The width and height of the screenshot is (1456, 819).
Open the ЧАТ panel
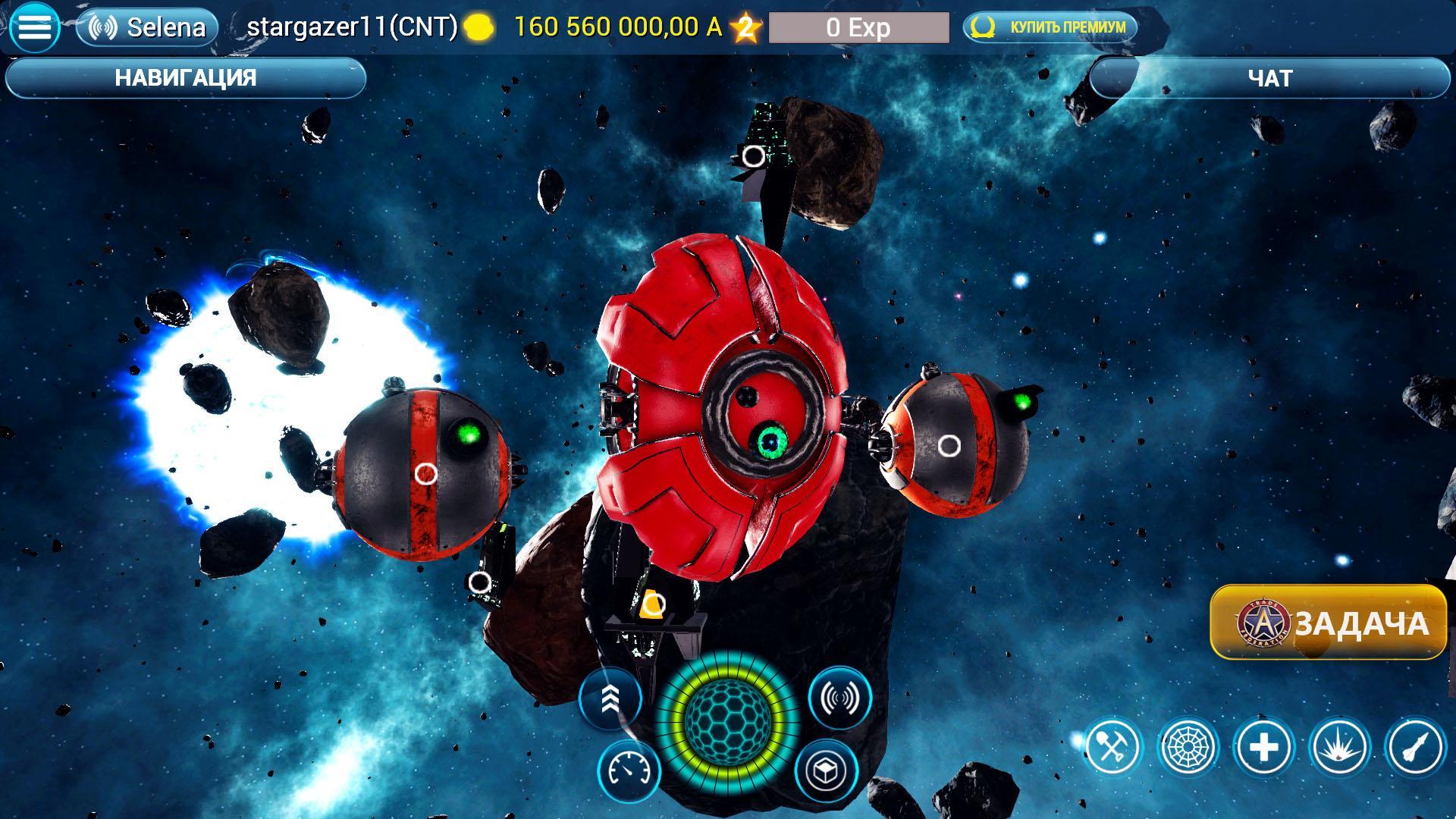point(1271,76)
